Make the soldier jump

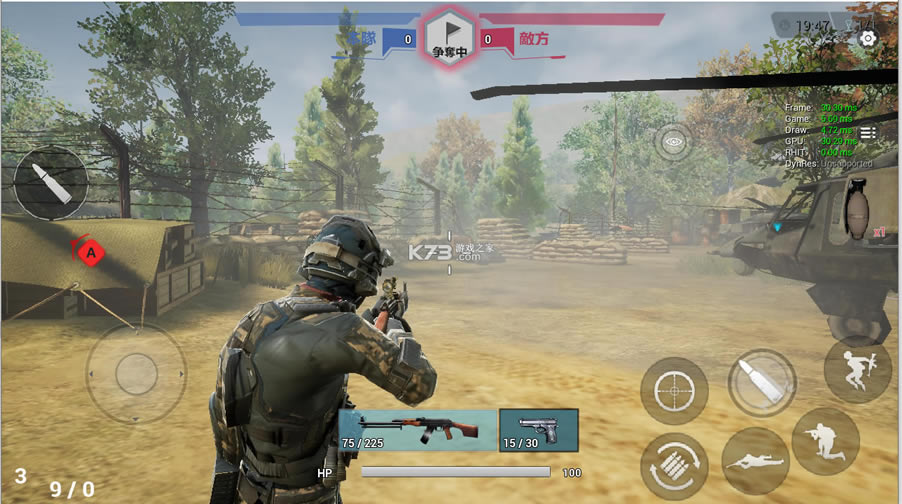click(x=857, y=370)
